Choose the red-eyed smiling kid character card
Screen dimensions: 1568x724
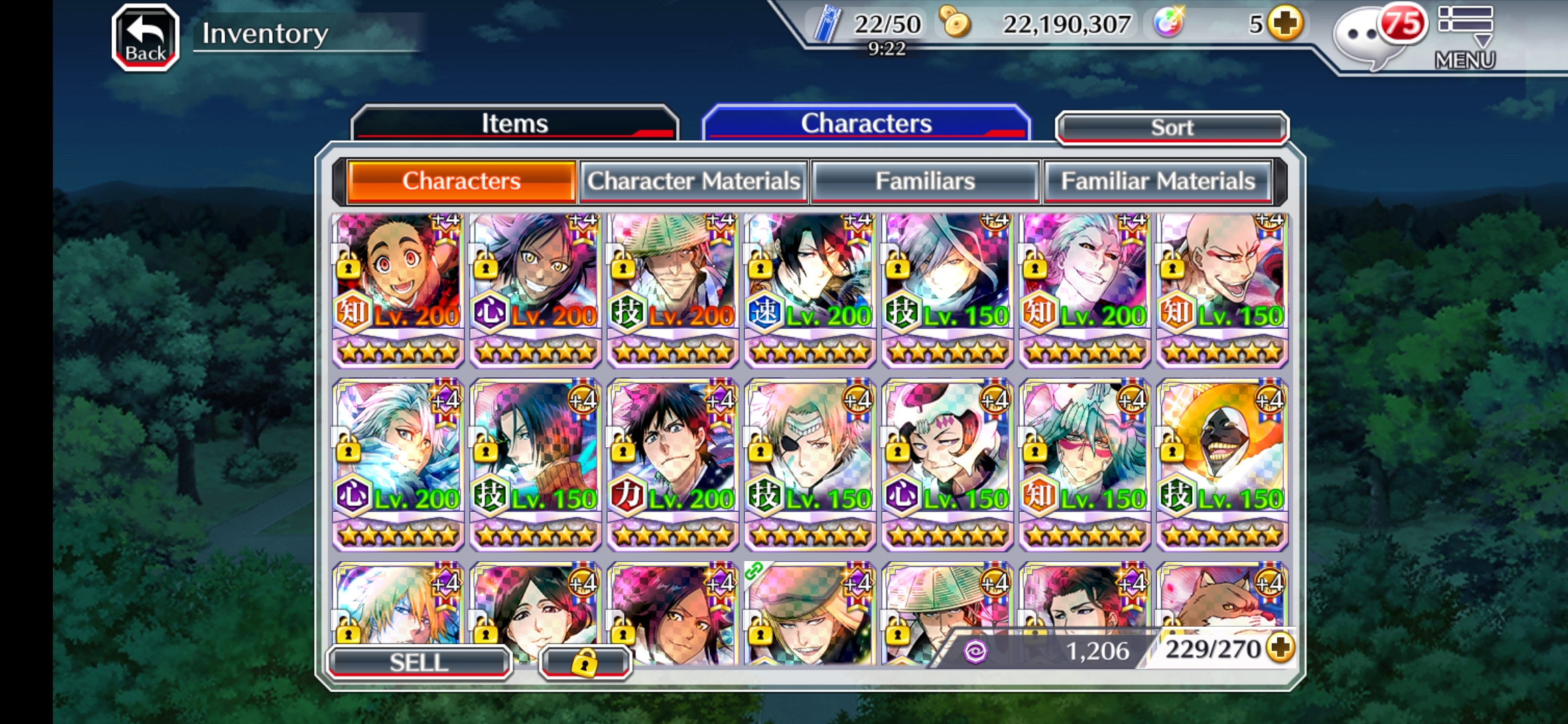tap(398, 290)
